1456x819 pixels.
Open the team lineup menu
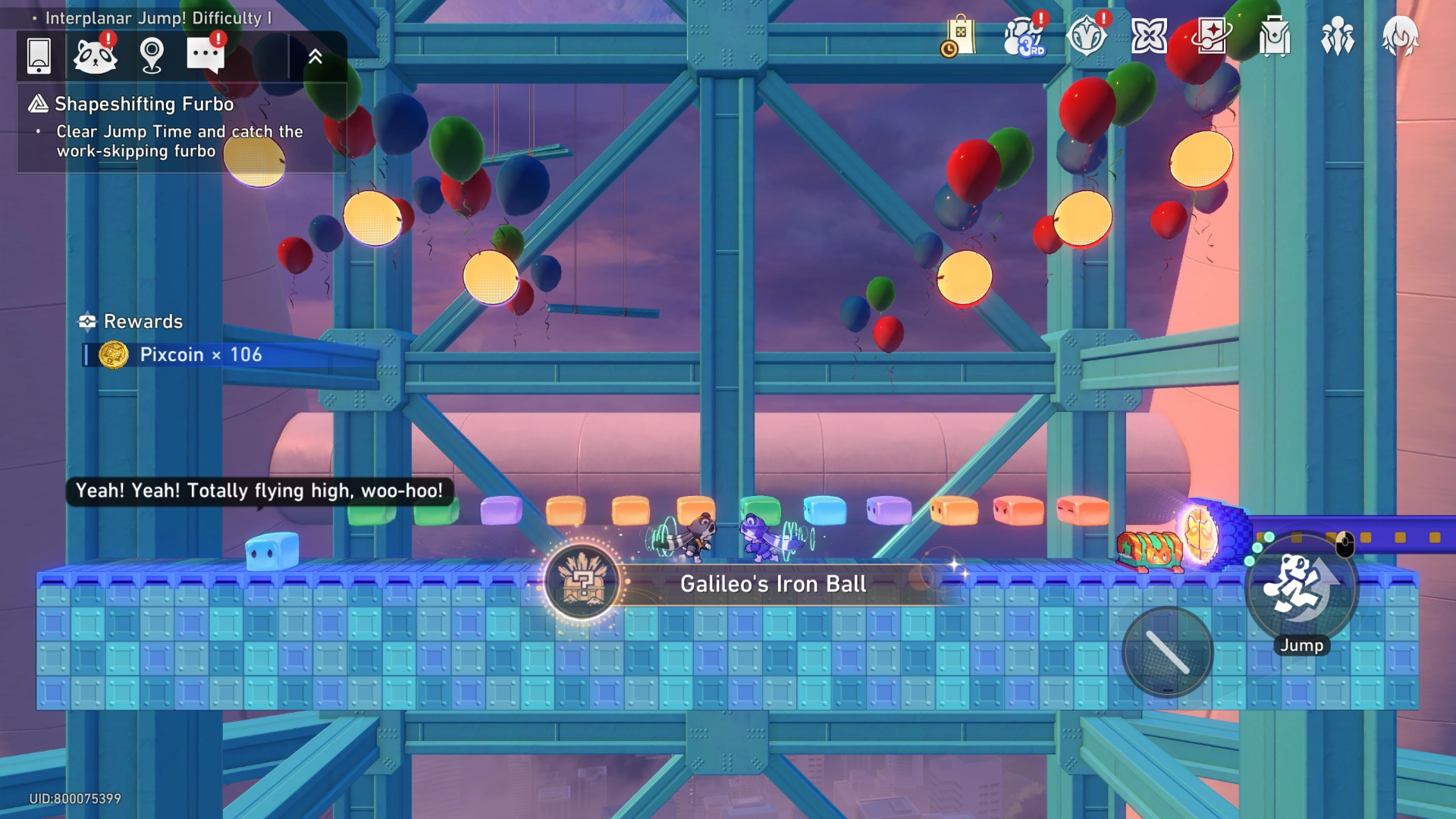pos(1337,36)
